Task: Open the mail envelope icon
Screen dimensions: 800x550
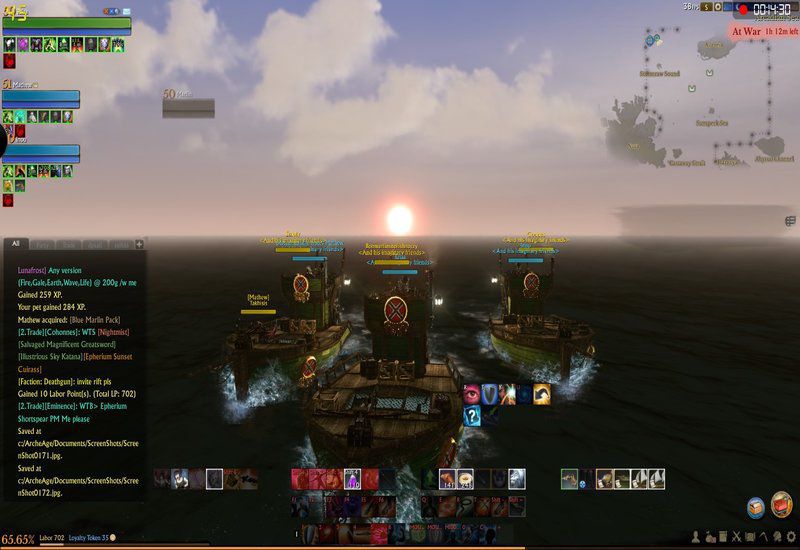Action: coord(126,11)
